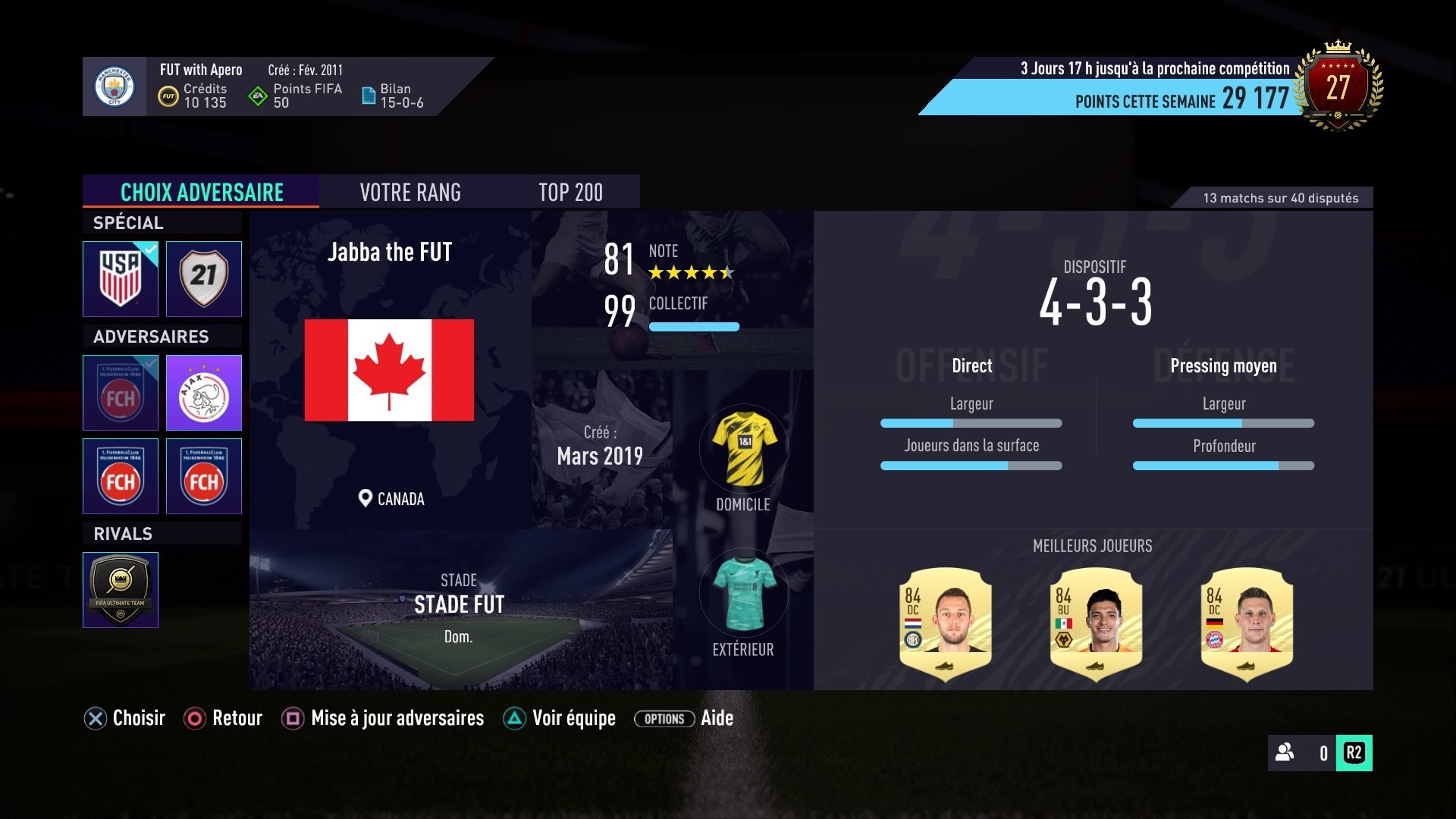Select the bottom-right FCH opponent badge
The height and width of the screenshot is (819, 1456).
(x=203, y=476)
